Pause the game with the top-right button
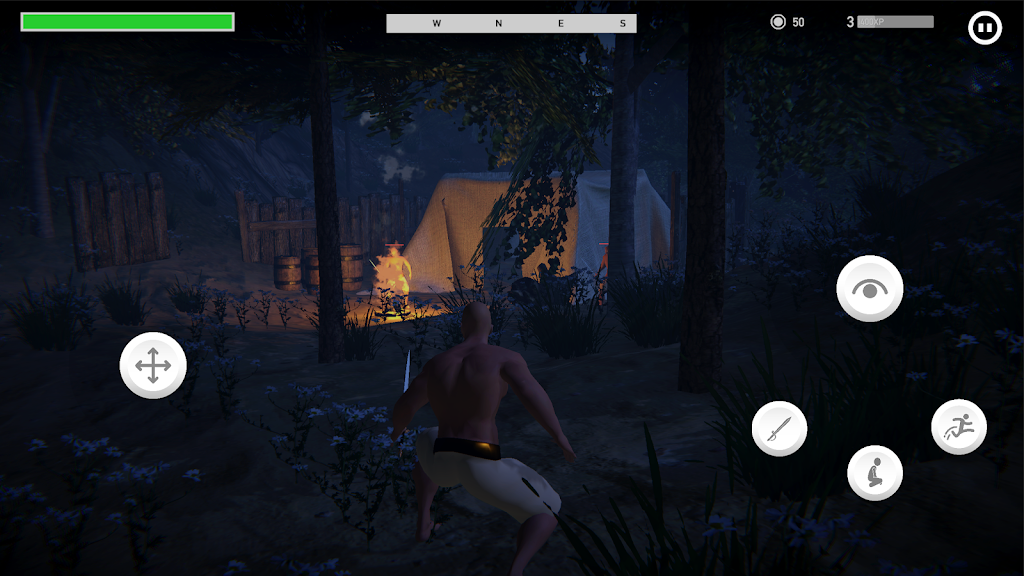This screenshot has width=1024, height=576. [x=985, y=28]
